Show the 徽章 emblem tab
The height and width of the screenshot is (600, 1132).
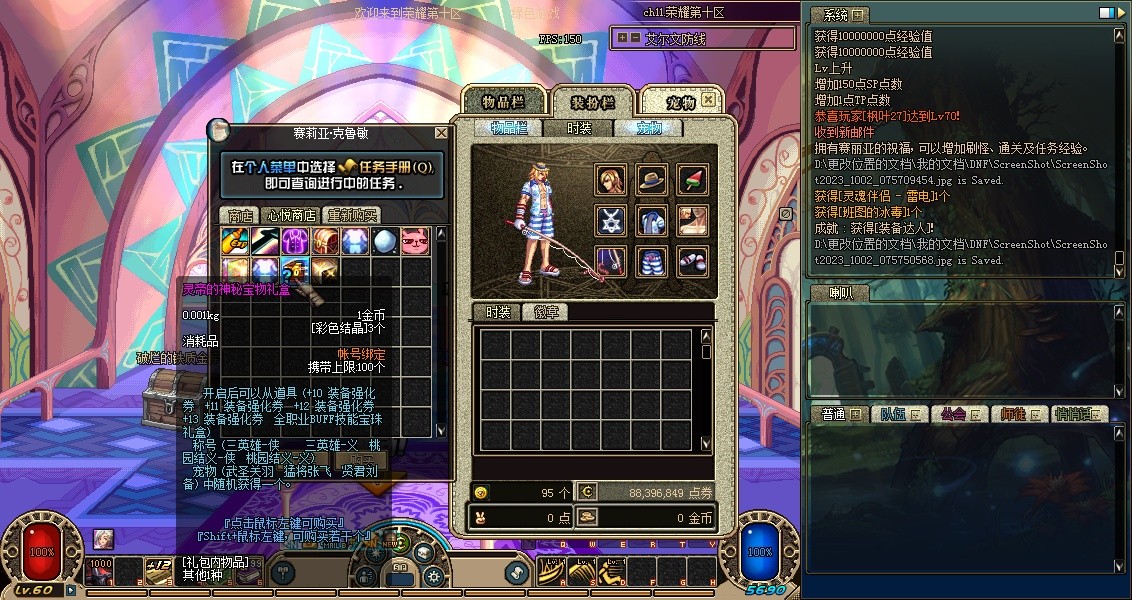[x=546, y=312]
